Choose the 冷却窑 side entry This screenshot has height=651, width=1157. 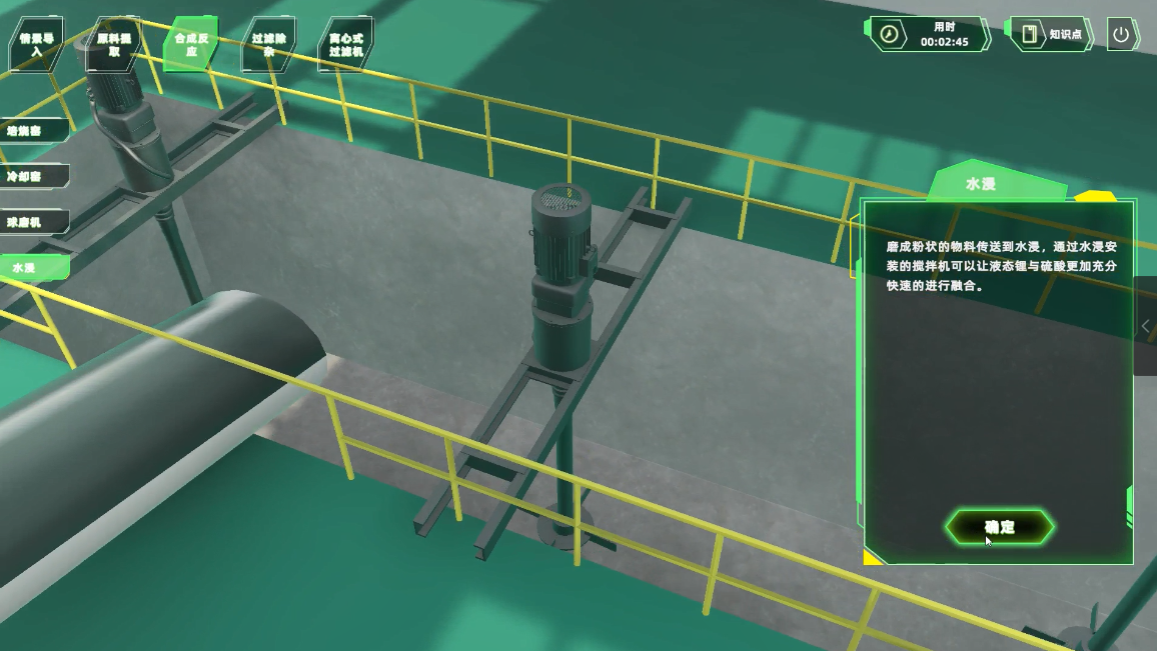pos(30,176)
